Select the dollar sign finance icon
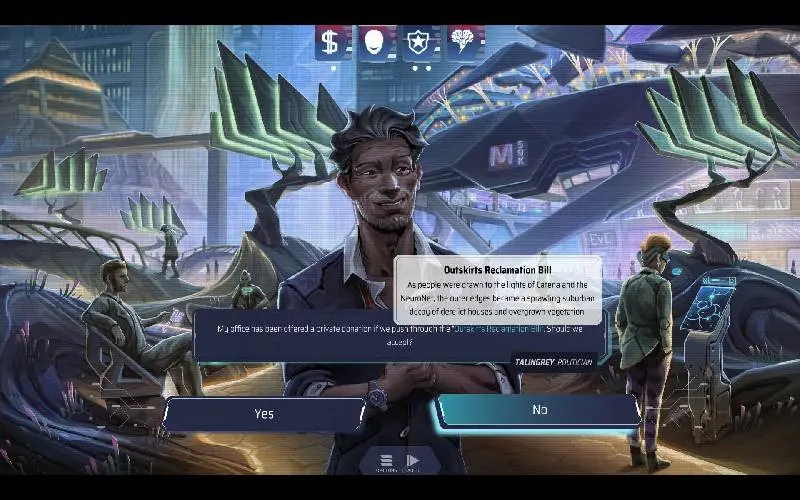Screen dimensions: 800x500 coord(329,42)
